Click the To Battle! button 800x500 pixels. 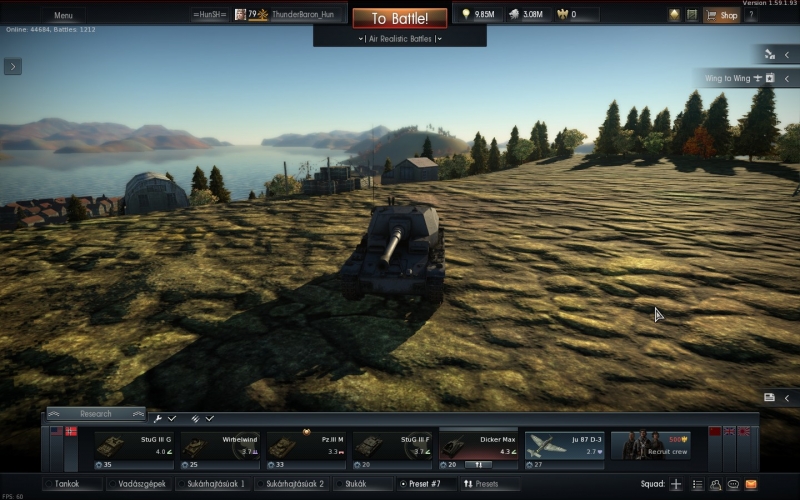(399, 18)
